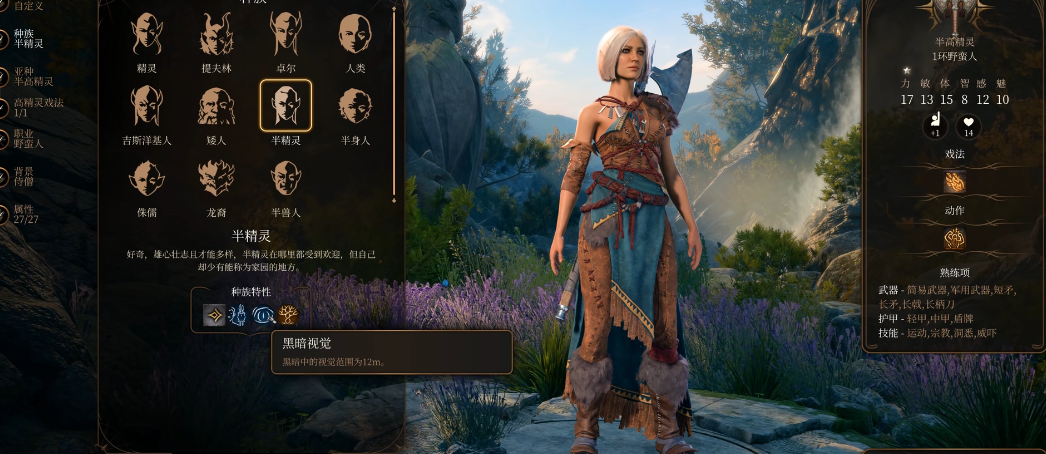This screenshot has height=454, width=1046.
Task: Click the highlighted 半精灵 (Half-Elf) race
Action: 286,106
